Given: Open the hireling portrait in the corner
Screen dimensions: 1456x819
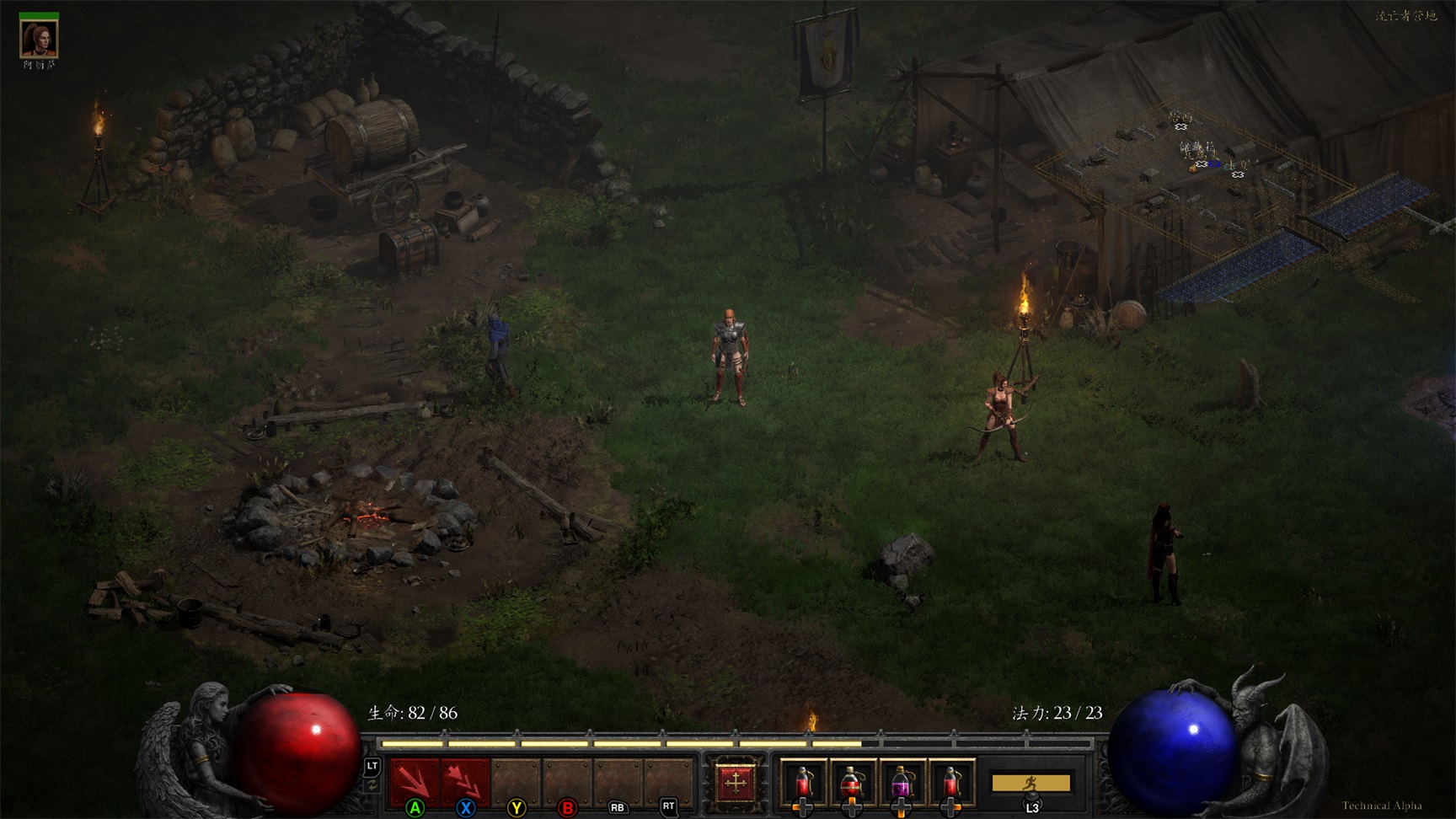Looking at the screenshot, I should pyautogui.click(x=39, y=38).
